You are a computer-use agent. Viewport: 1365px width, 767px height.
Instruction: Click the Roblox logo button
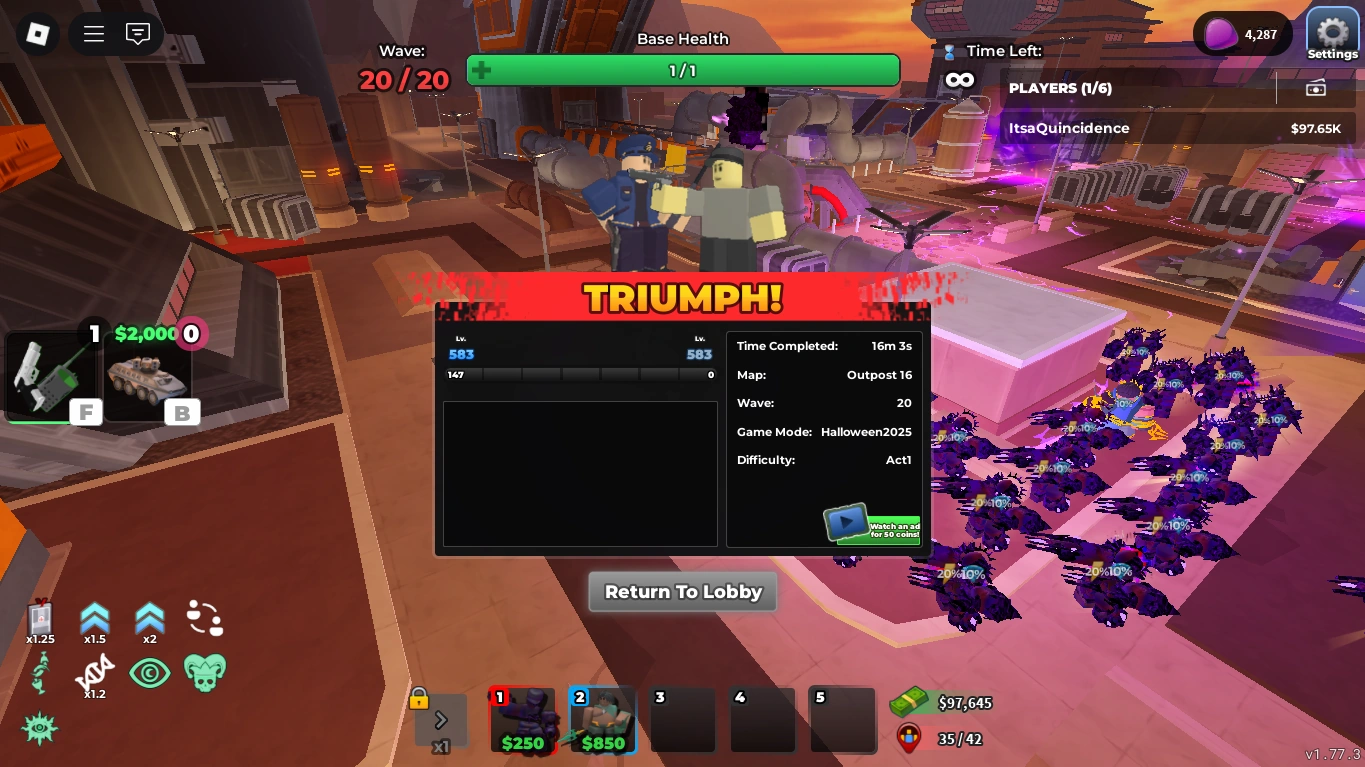(37, 33)
